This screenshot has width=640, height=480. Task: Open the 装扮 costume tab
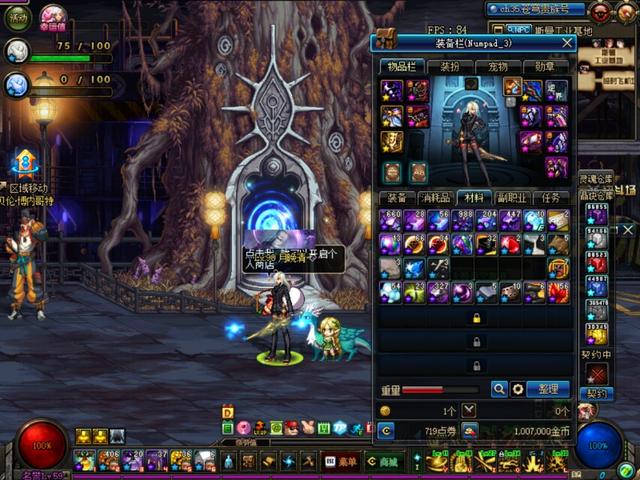pyautogui.click(x=450, y=67)
